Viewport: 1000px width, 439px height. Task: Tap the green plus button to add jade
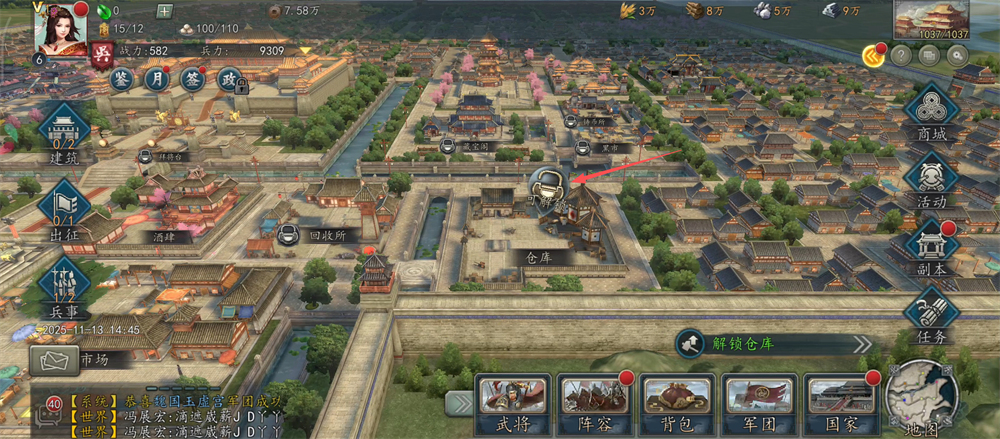(x=164, y=12)
